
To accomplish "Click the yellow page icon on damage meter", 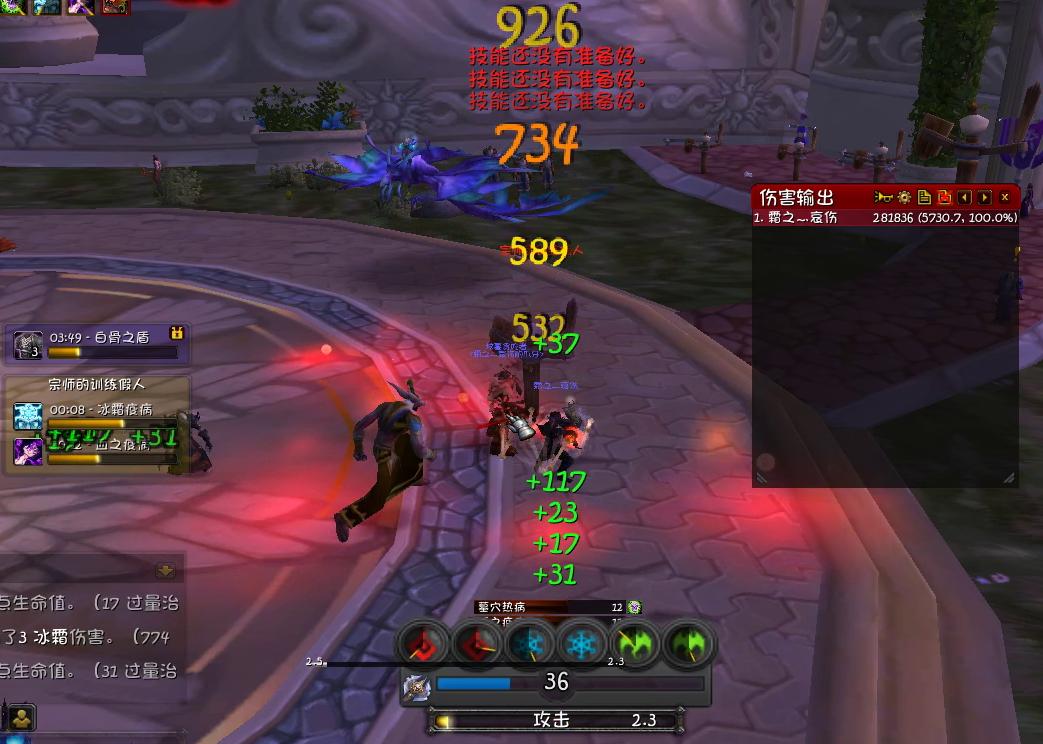I will pyautogui.click(x=925, y=198).
